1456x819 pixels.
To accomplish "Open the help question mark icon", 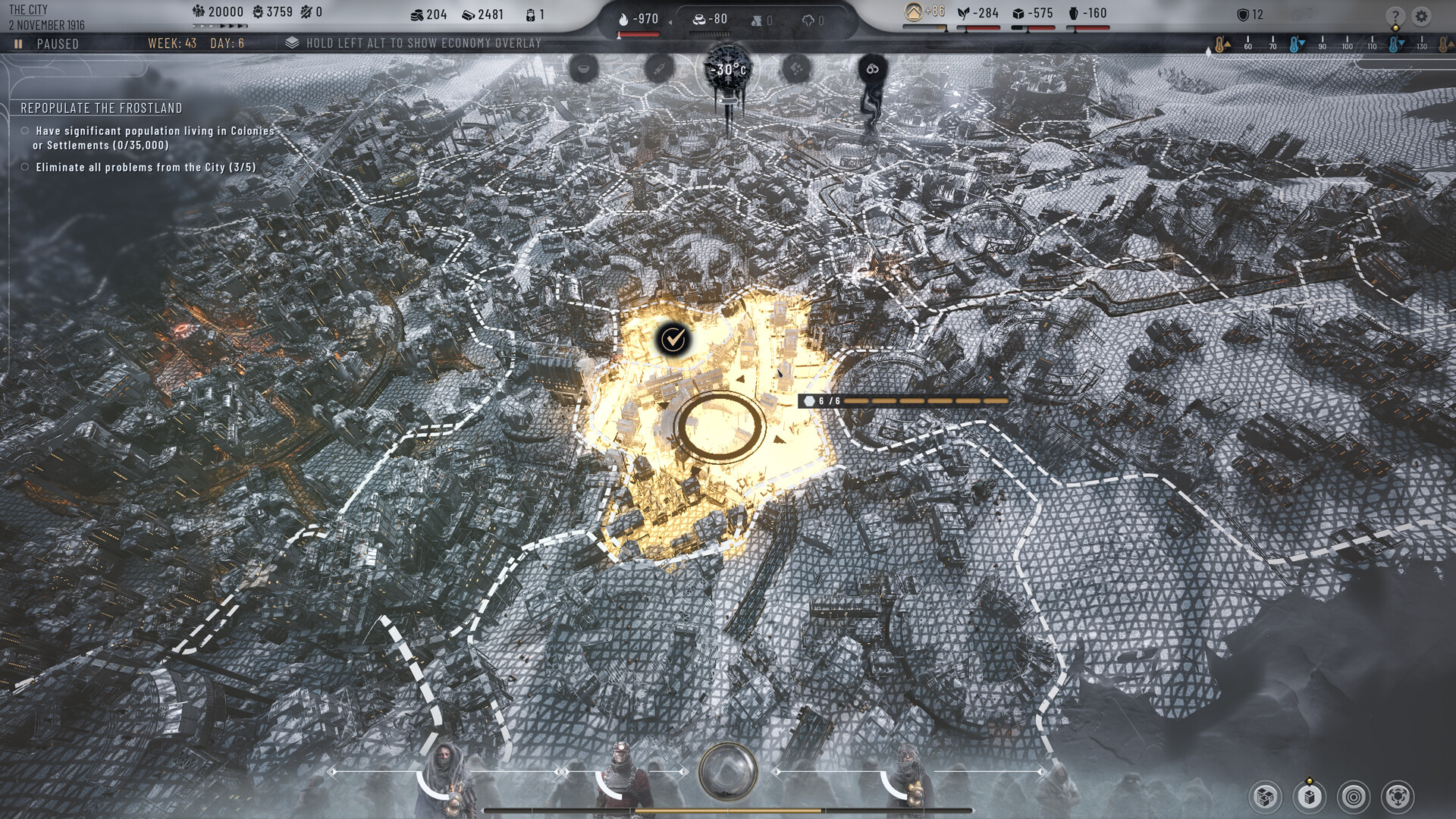I will tap(1396, 14).
